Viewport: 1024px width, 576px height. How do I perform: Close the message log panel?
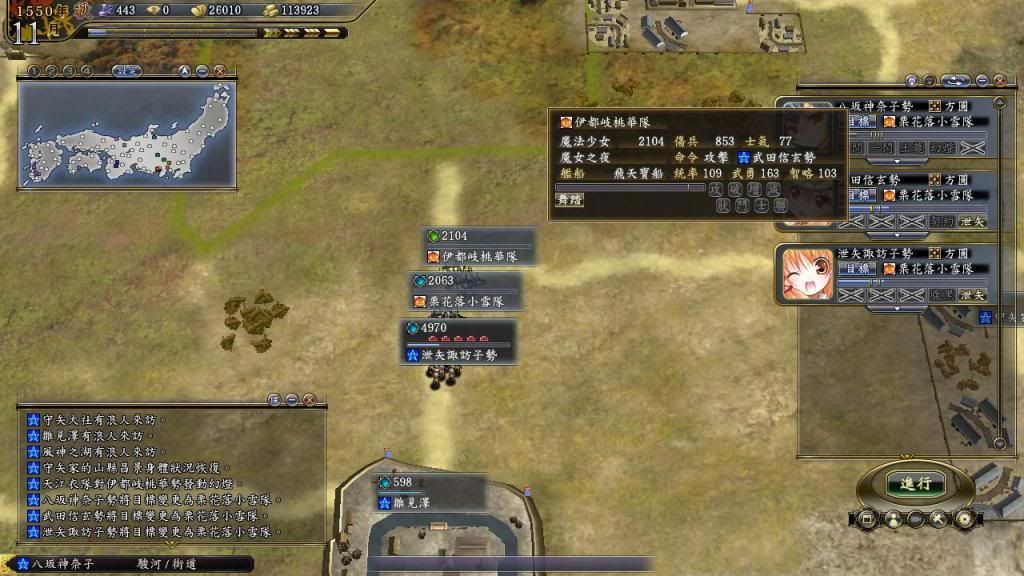[309, 400]
